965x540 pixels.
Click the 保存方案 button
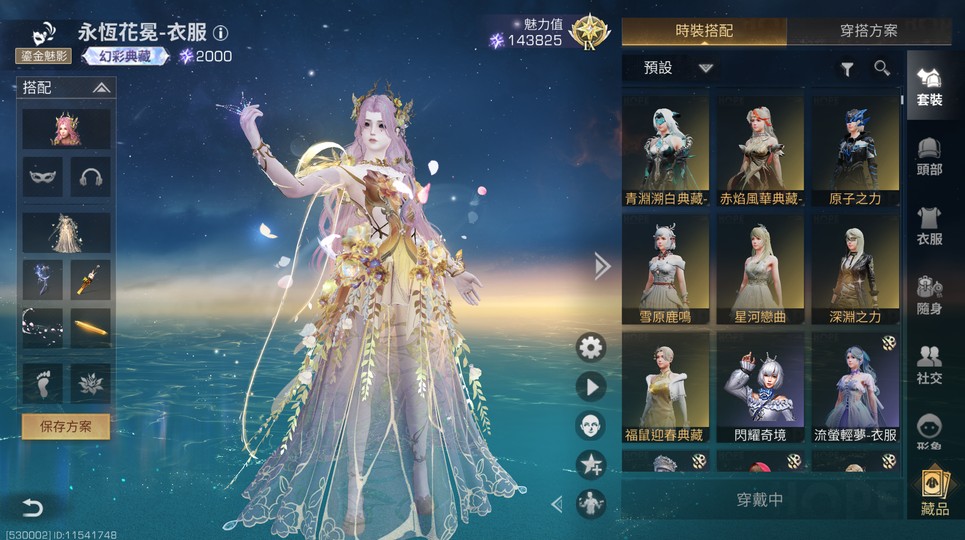pyautogui.click(x=66, y=426)
